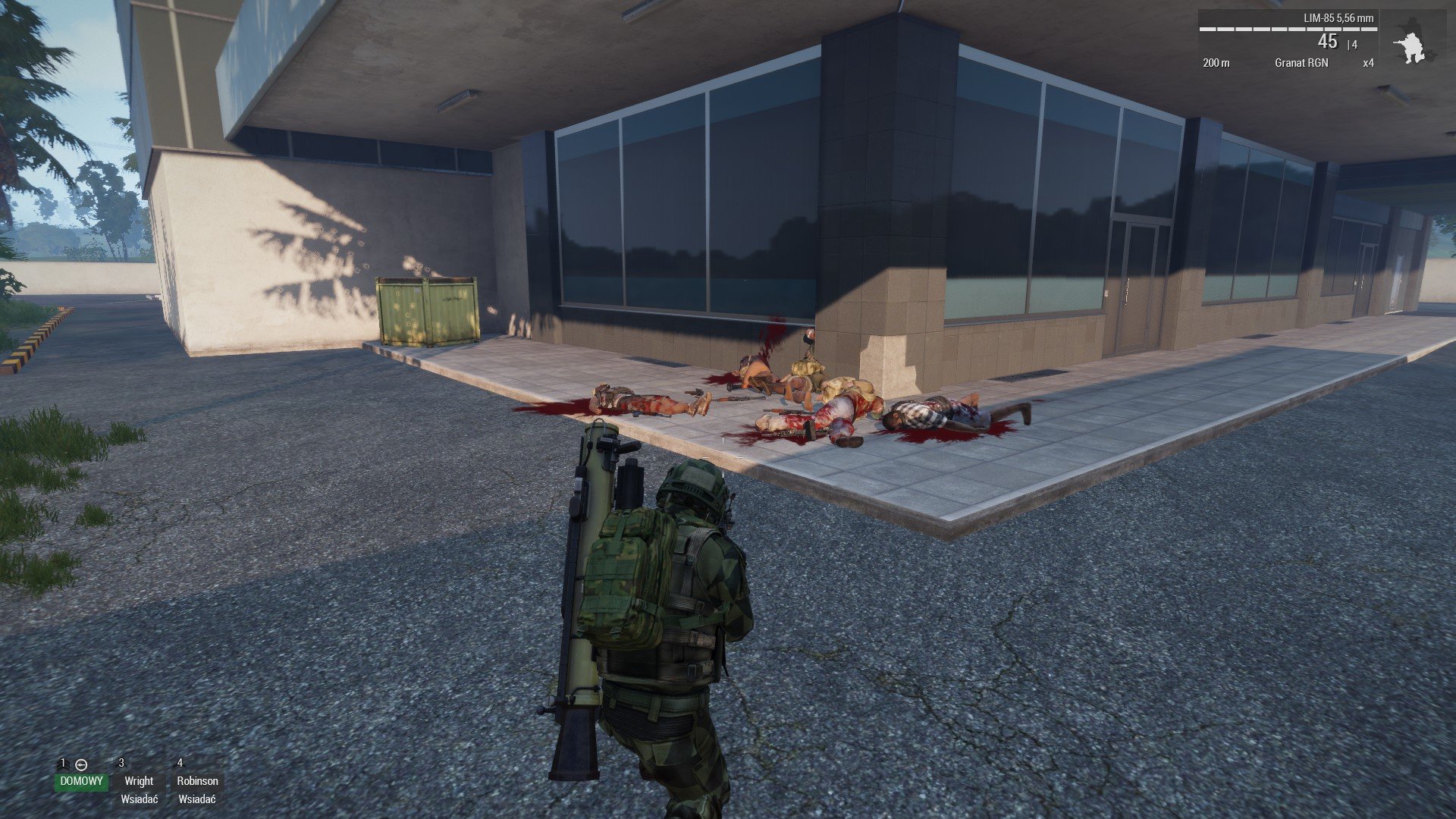This screenshot has height=819, width=1456.
Task: Select squad member Wright in the squad bar
Action: click(139, 781)
